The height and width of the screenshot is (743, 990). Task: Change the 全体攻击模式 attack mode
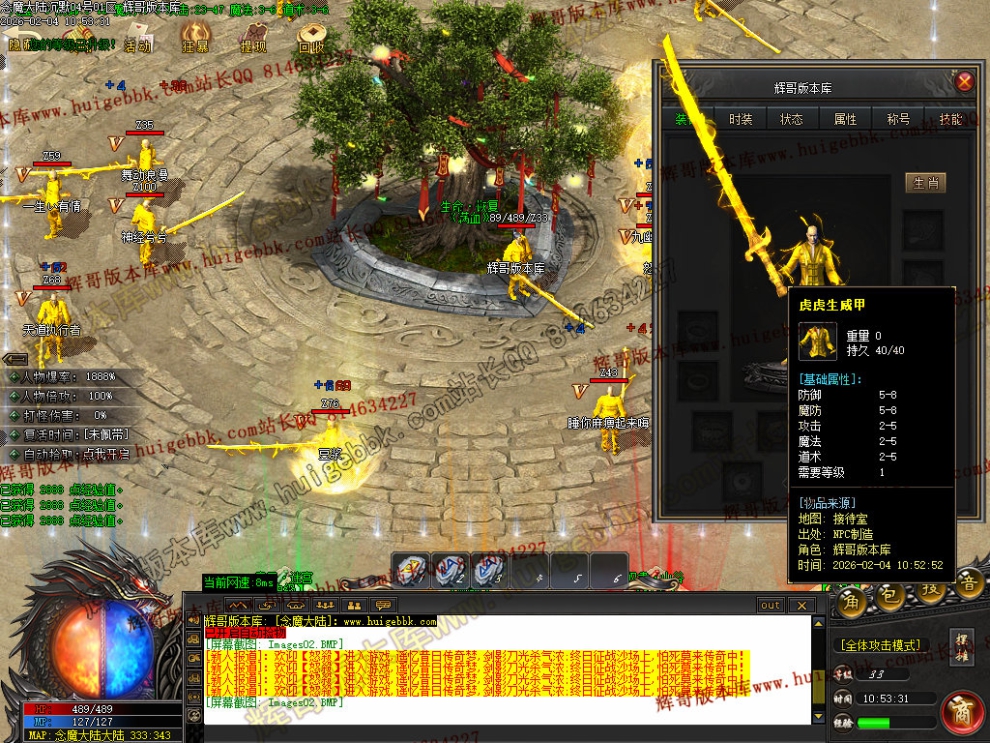(x=880, y=645)
